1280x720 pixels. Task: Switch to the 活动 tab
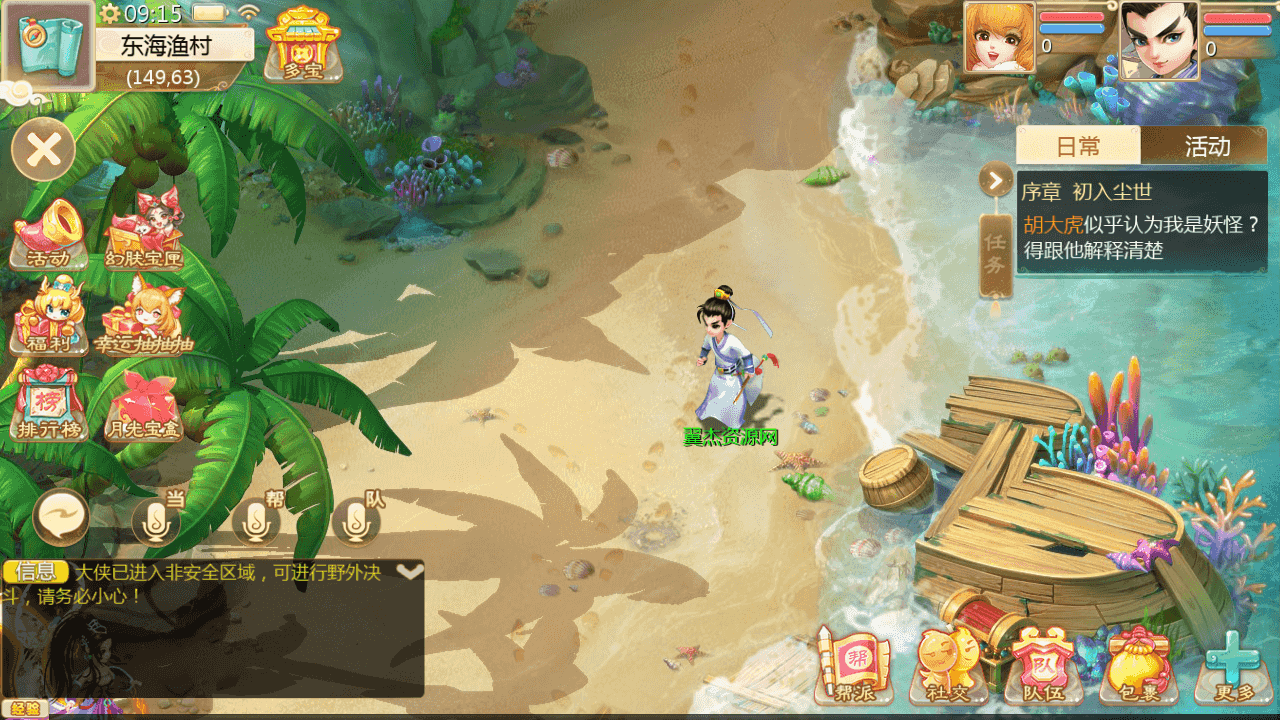click(x=1206, y=146)
